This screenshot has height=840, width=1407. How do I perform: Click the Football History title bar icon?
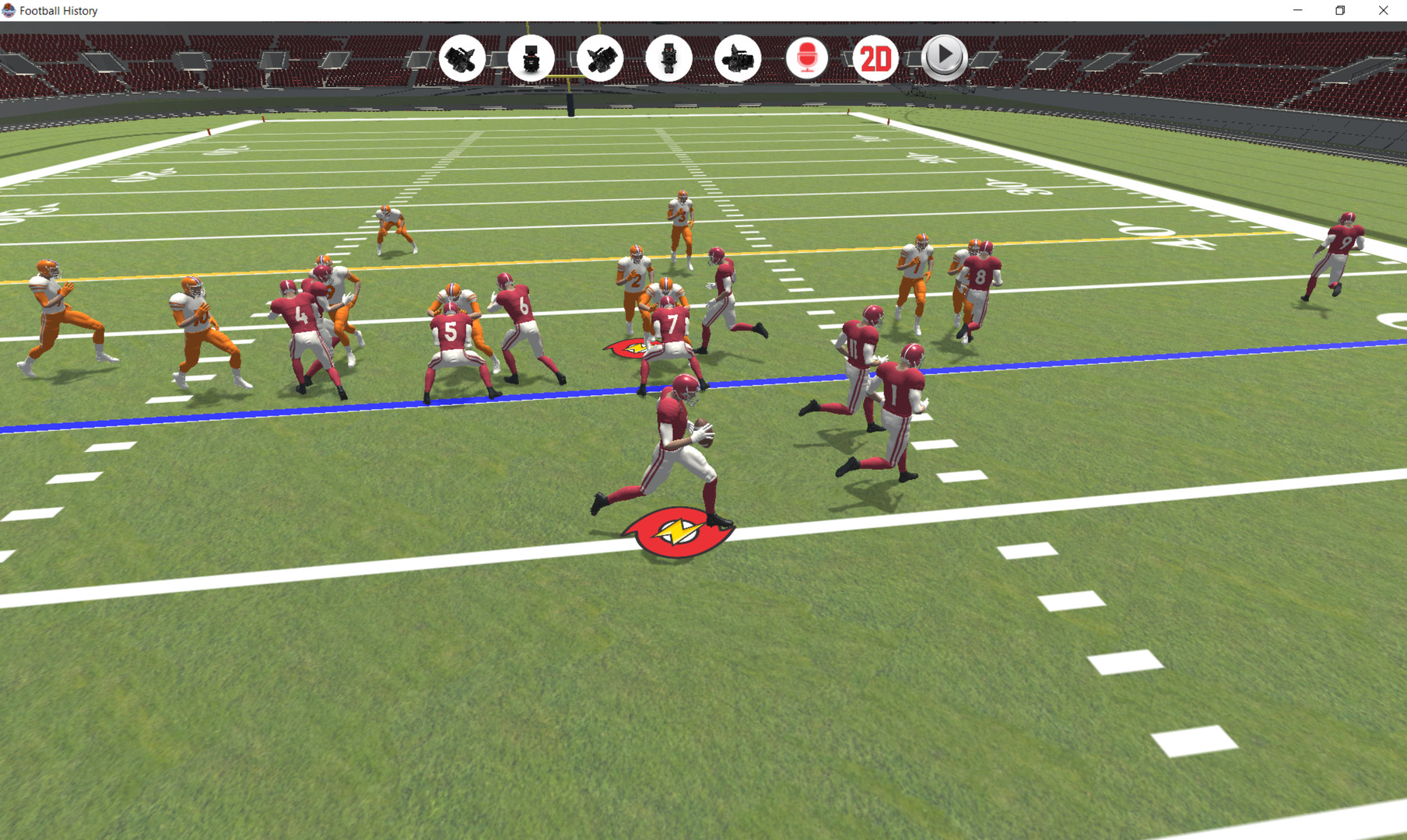[x=9, y=10]
